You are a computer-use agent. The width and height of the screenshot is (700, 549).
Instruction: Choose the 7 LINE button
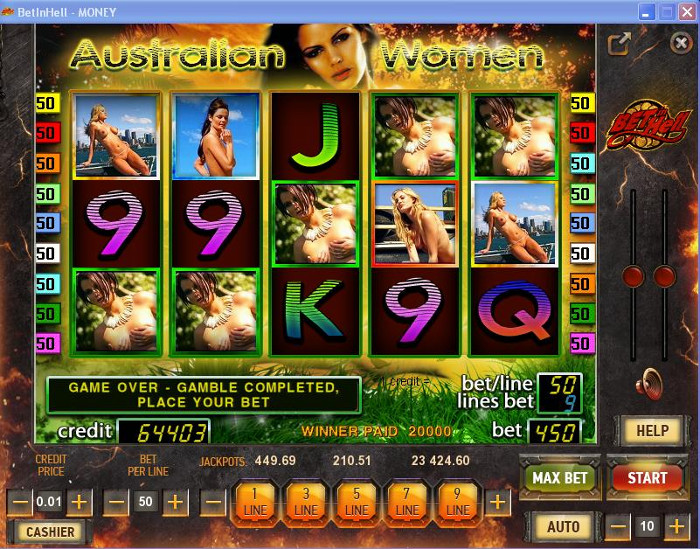[x=407, y=501]
